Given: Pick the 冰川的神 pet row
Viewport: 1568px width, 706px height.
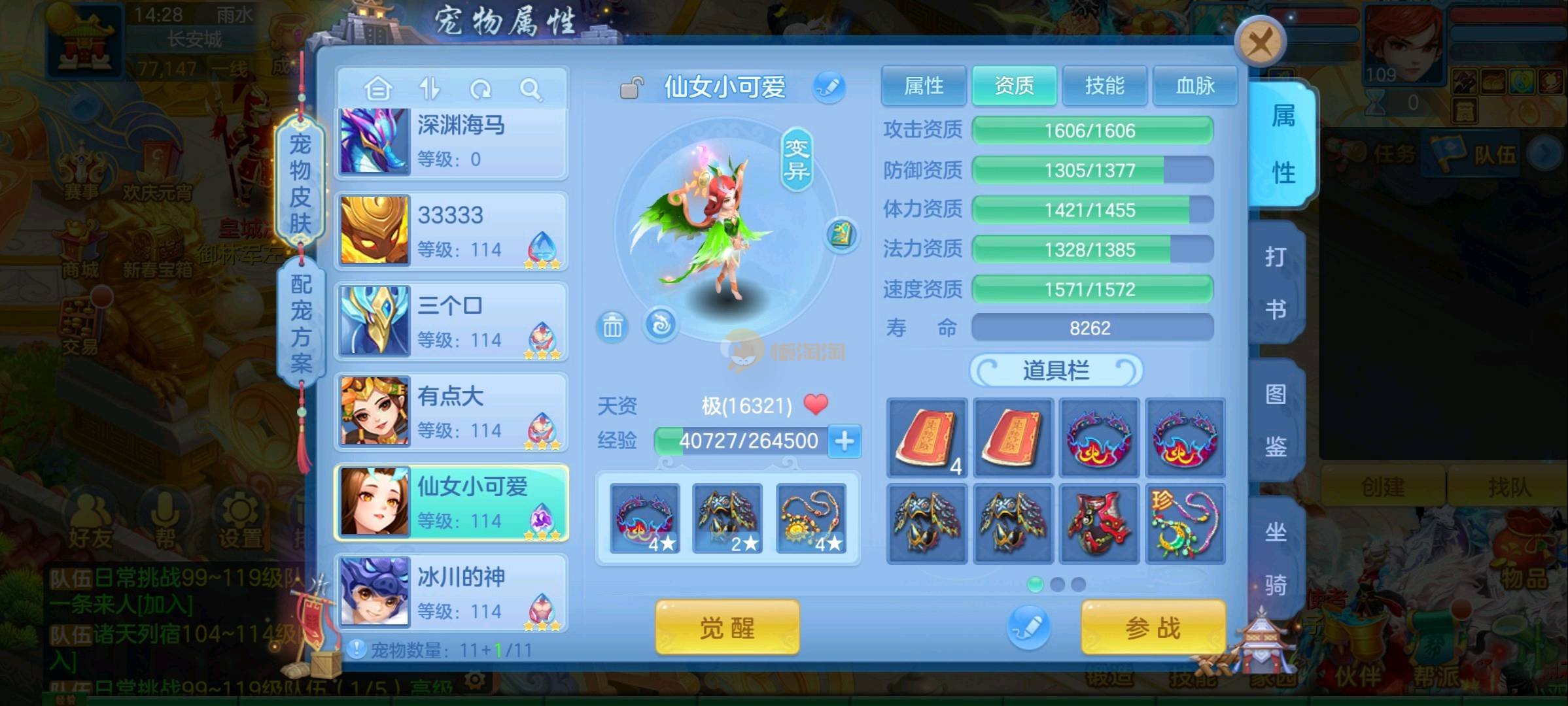Looking at the screenshot, I should (x=451, y=593).
